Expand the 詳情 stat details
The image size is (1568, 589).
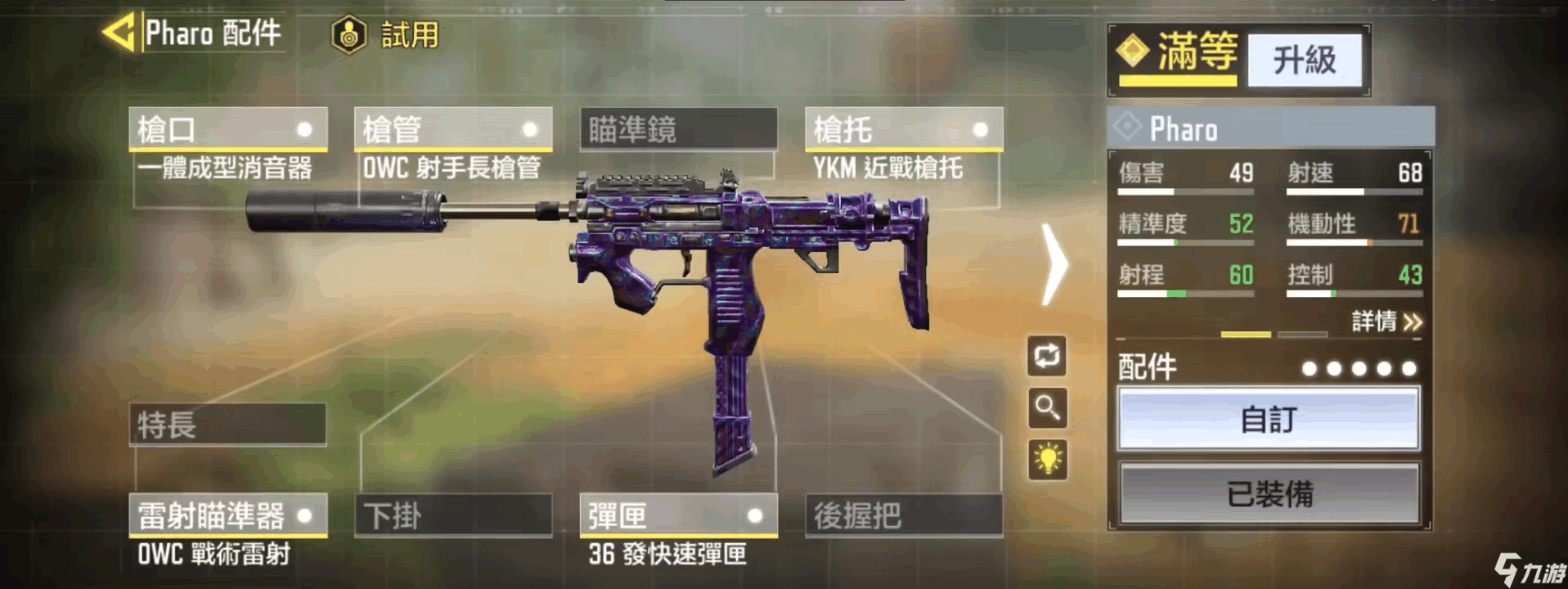point(1386,321)
